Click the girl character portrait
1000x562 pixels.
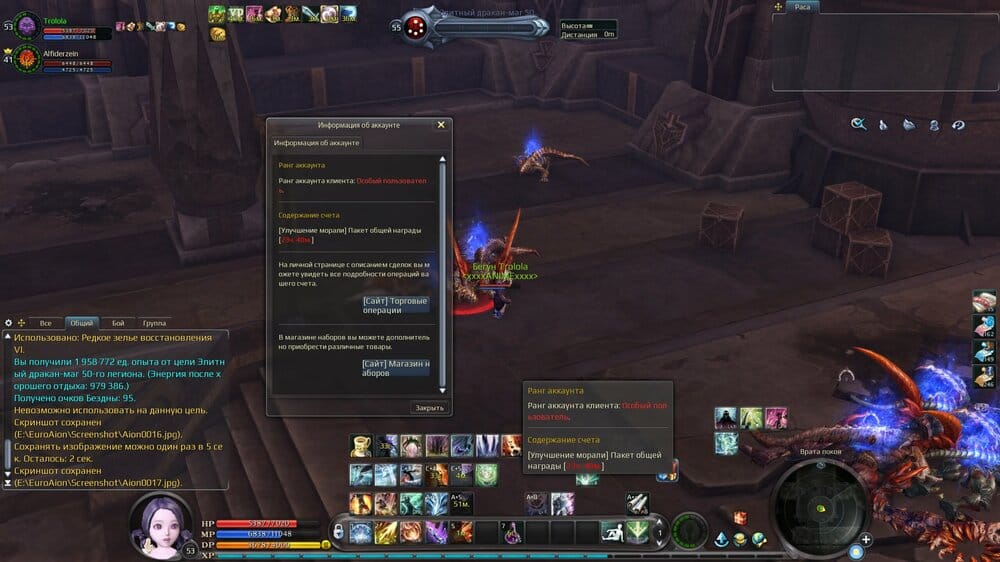point(161,522)
